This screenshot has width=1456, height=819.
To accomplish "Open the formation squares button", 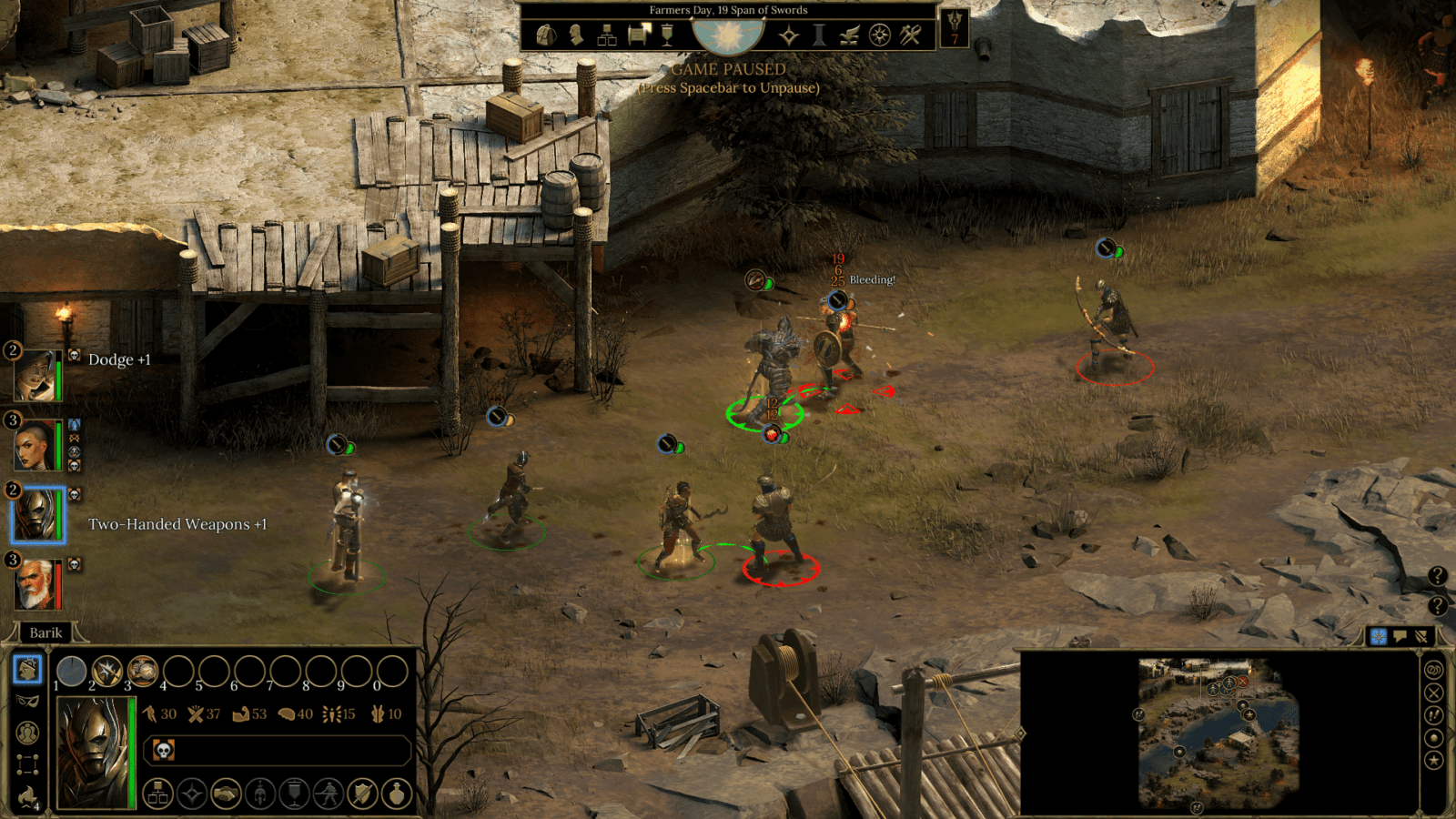I will 28,764.
